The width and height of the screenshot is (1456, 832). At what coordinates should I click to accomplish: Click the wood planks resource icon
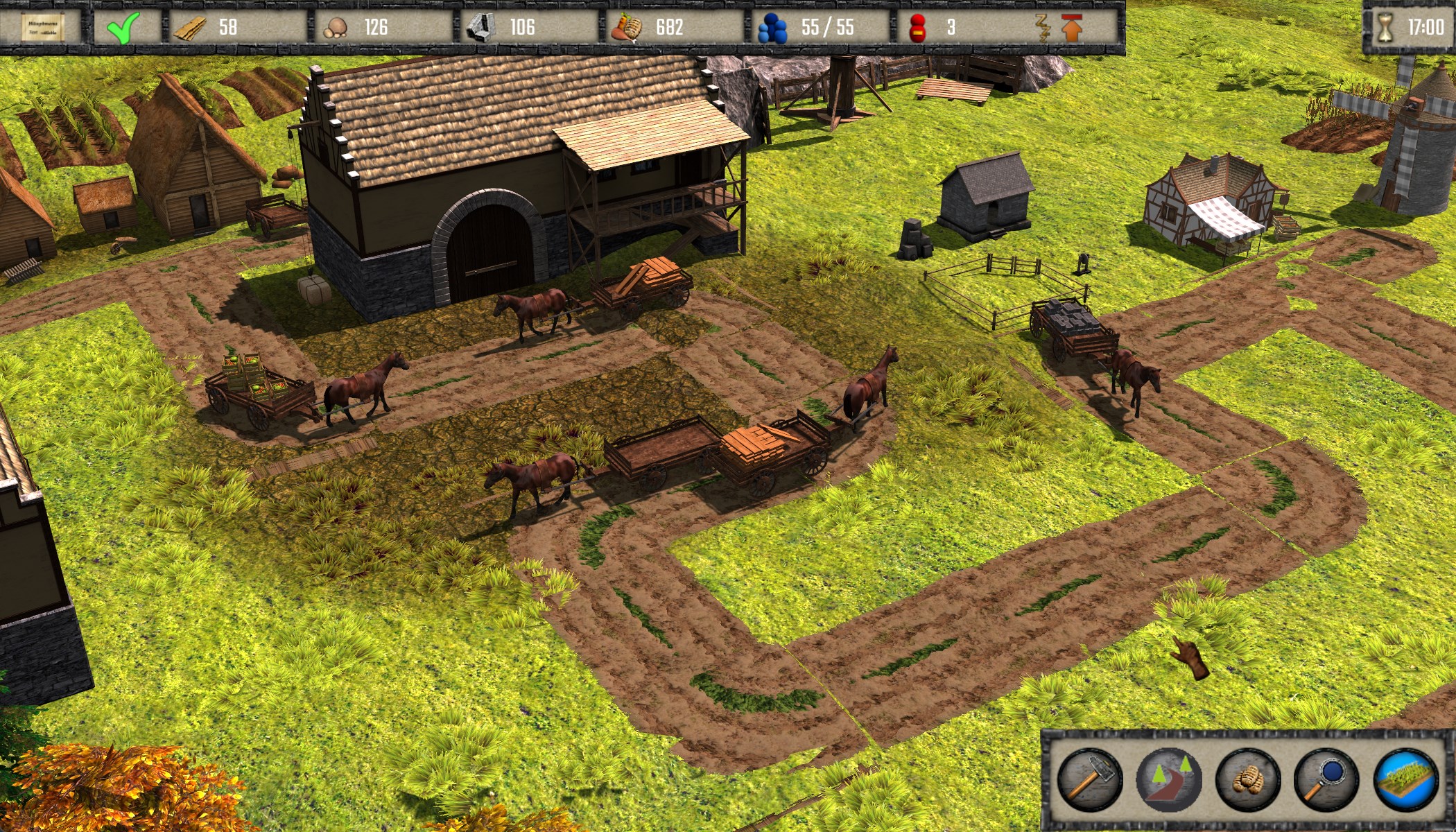click(x=189, y=28)
